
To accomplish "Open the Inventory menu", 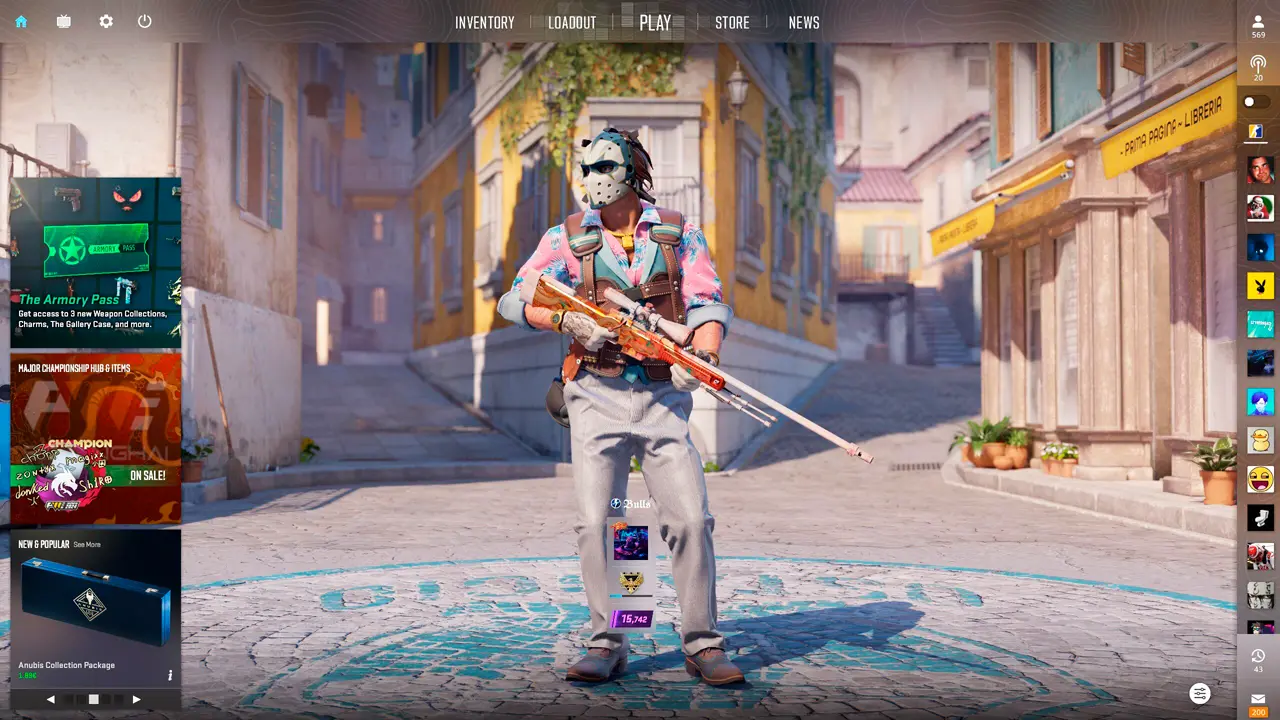I will pos(485,23).
